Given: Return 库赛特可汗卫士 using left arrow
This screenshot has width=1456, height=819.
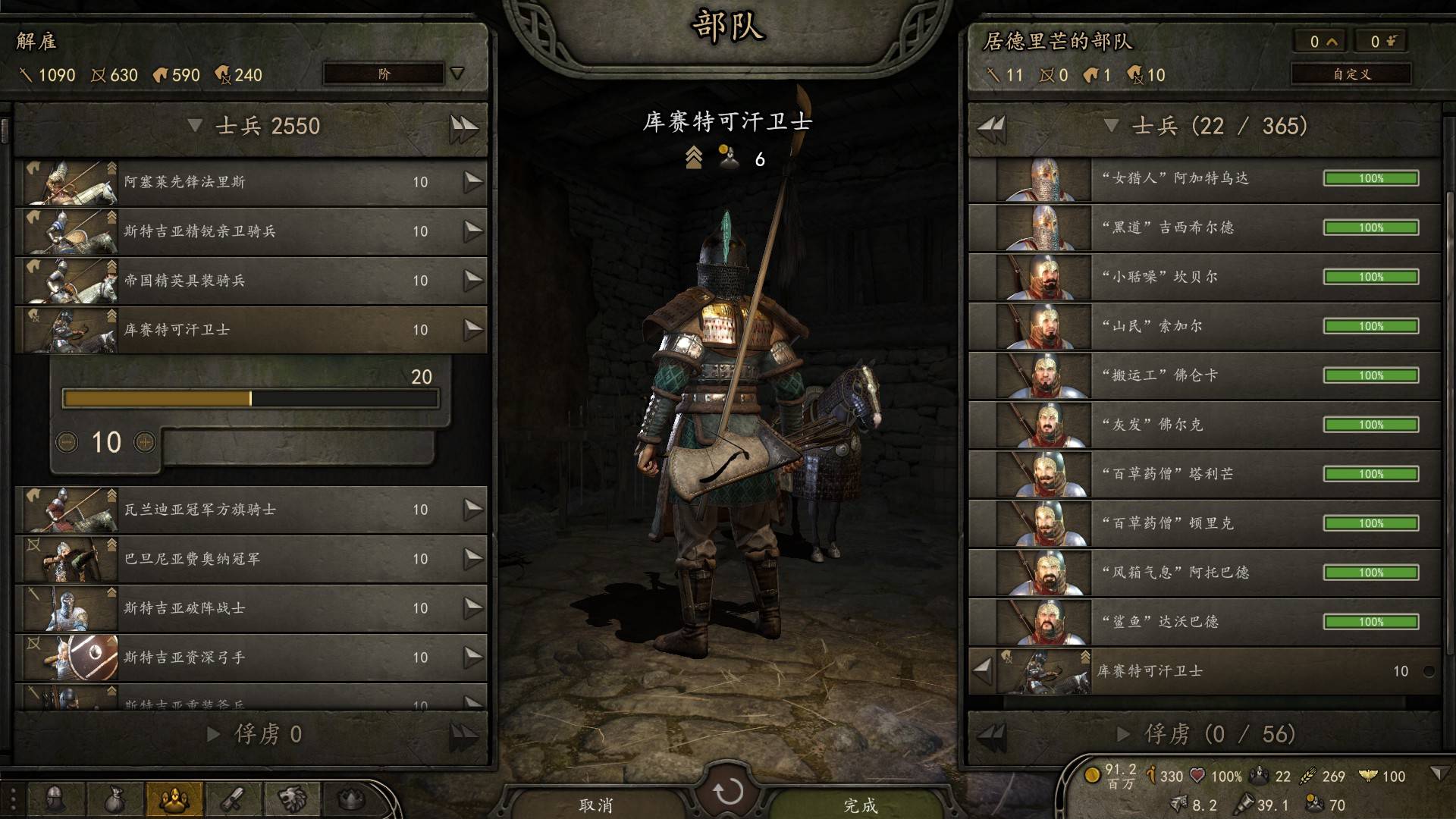Looking at the screenshot, I should coord(983,670).
